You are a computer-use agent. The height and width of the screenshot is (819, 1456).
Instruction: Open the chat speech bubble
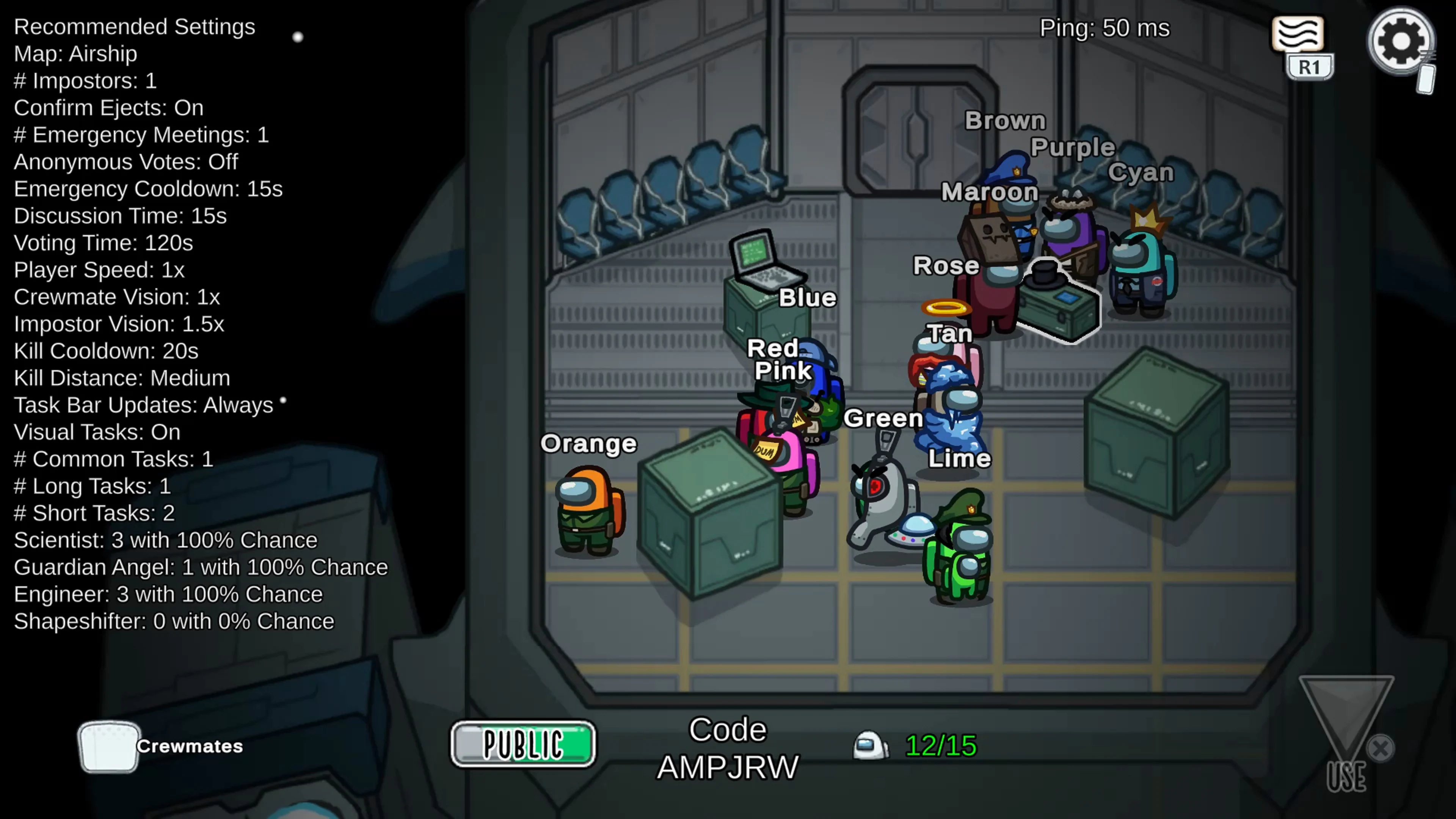[1297, 35]
